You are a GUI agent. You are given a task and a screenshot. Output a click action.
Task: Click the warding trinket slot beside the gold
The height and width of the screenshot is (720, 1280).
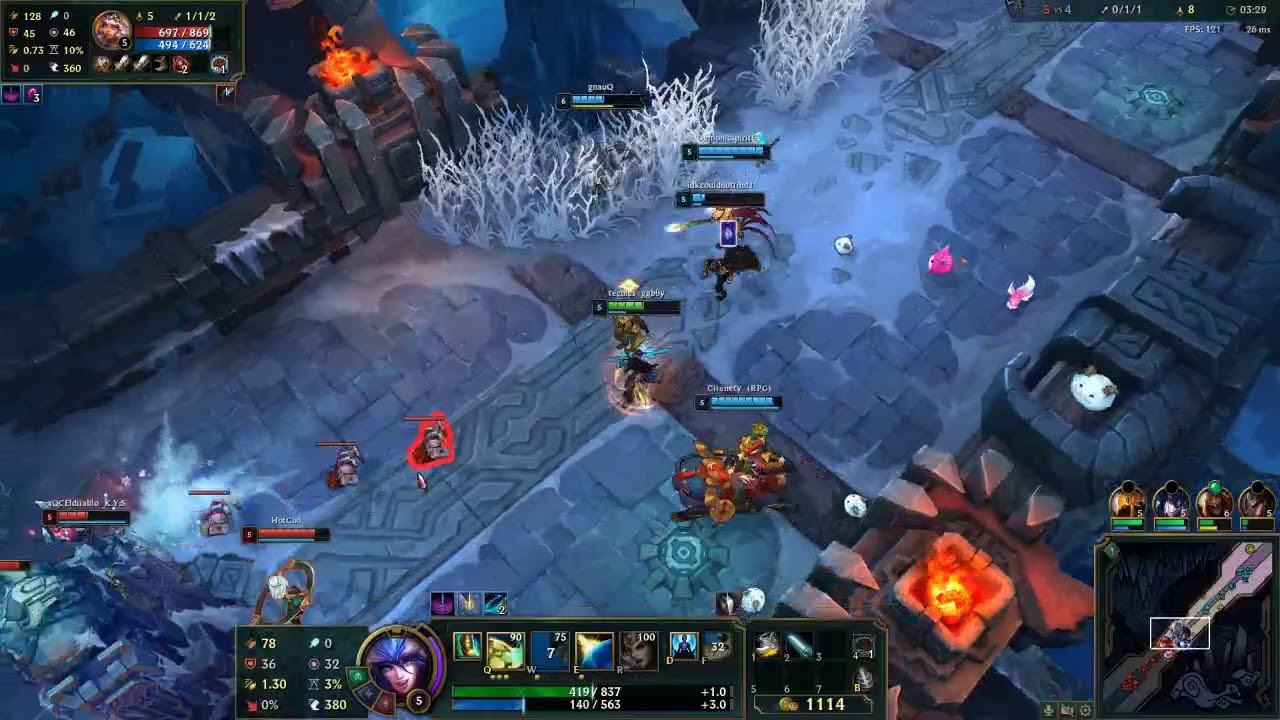click(860, 645)
